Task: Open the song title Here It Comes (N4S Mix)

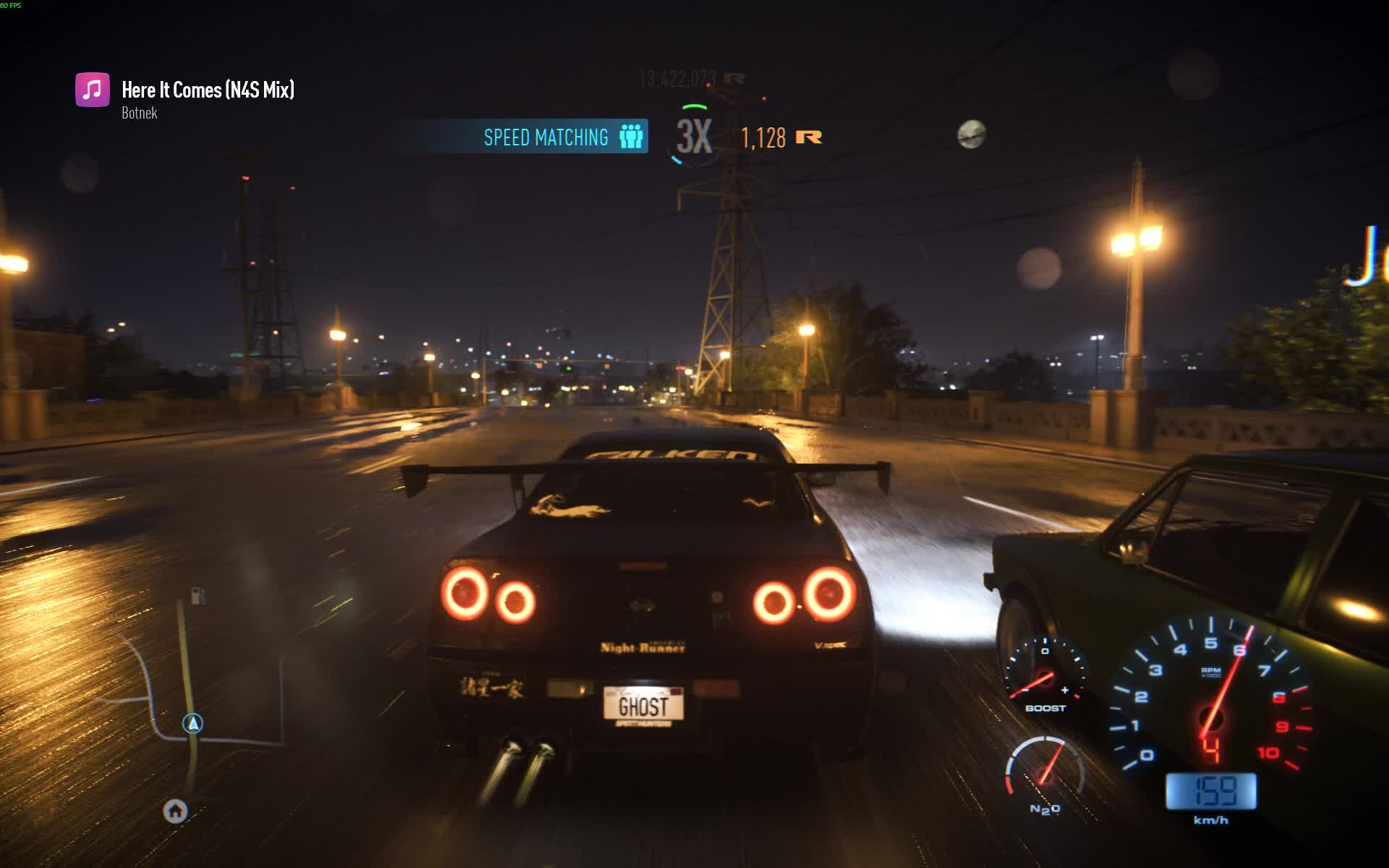Action: click(x=208, y=90)
